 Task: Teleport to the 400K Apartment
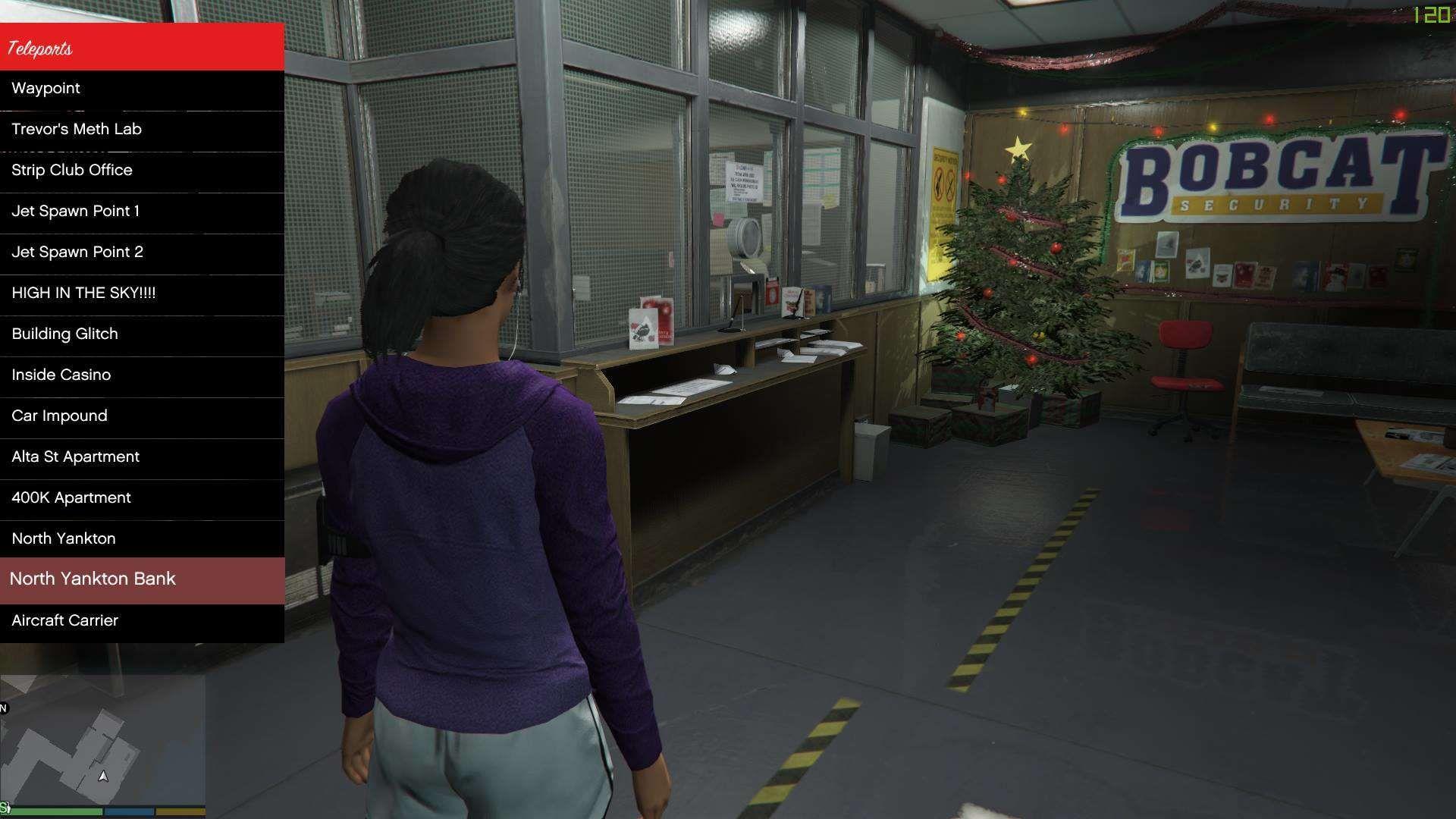[x=142, y=498]
